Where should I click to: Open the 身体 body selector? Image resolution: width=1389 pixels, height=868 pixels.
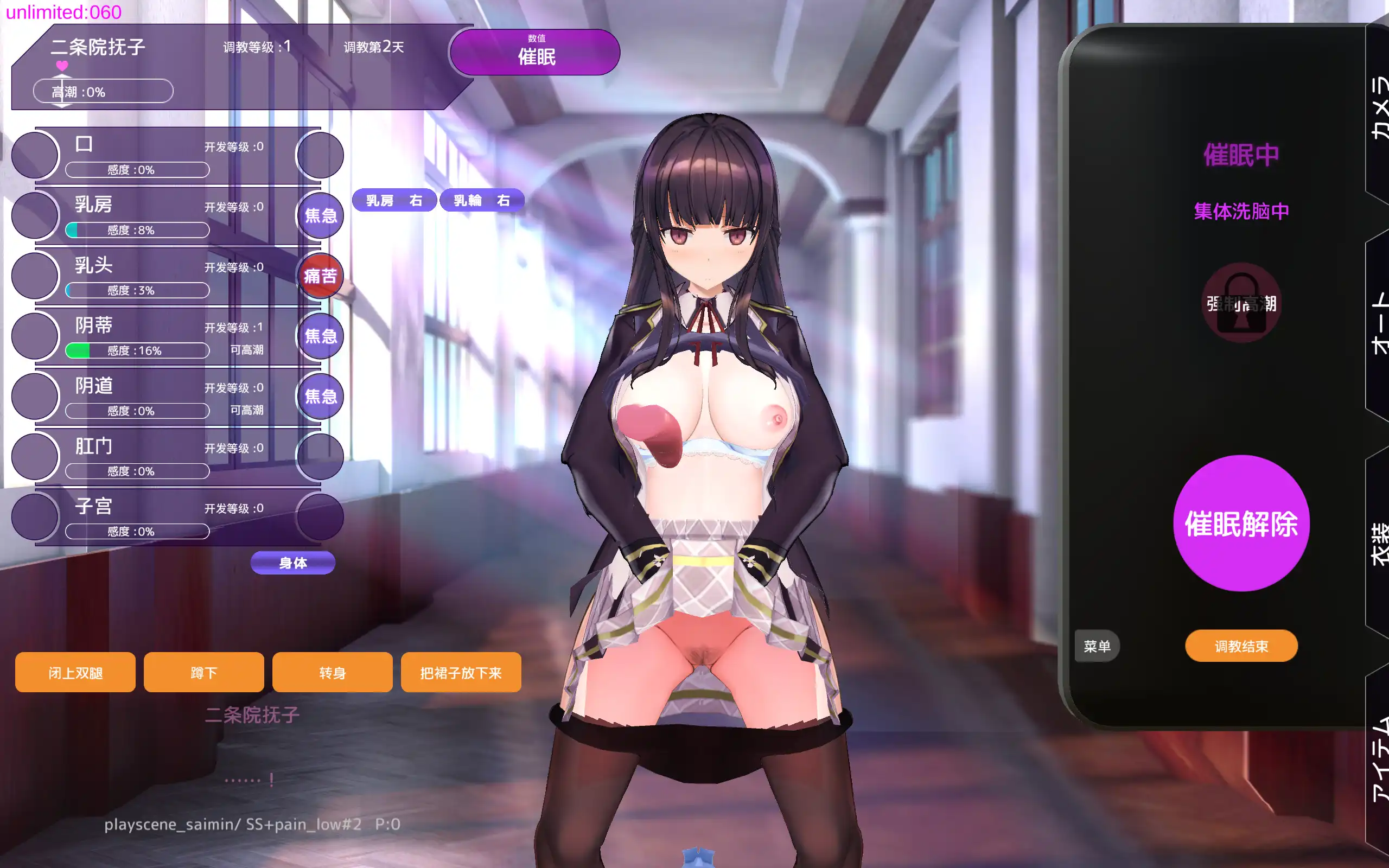pyautogui.click(x=293, y=563)
